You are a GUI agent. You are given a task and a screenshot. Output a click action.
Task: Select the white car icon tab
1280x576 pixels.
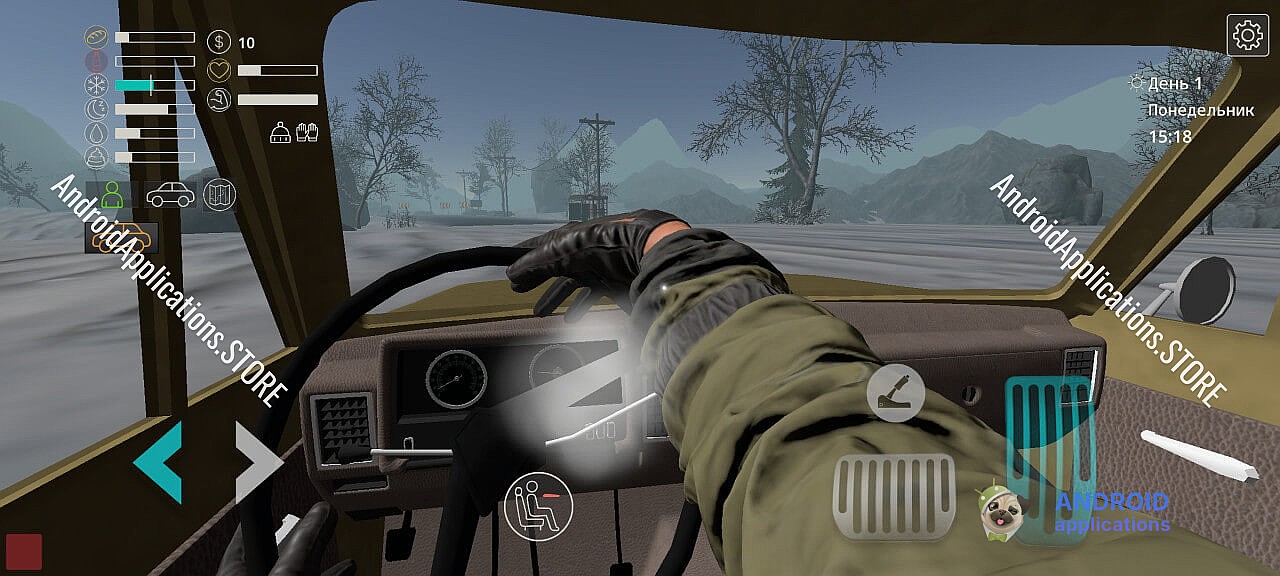pos(170,195)
